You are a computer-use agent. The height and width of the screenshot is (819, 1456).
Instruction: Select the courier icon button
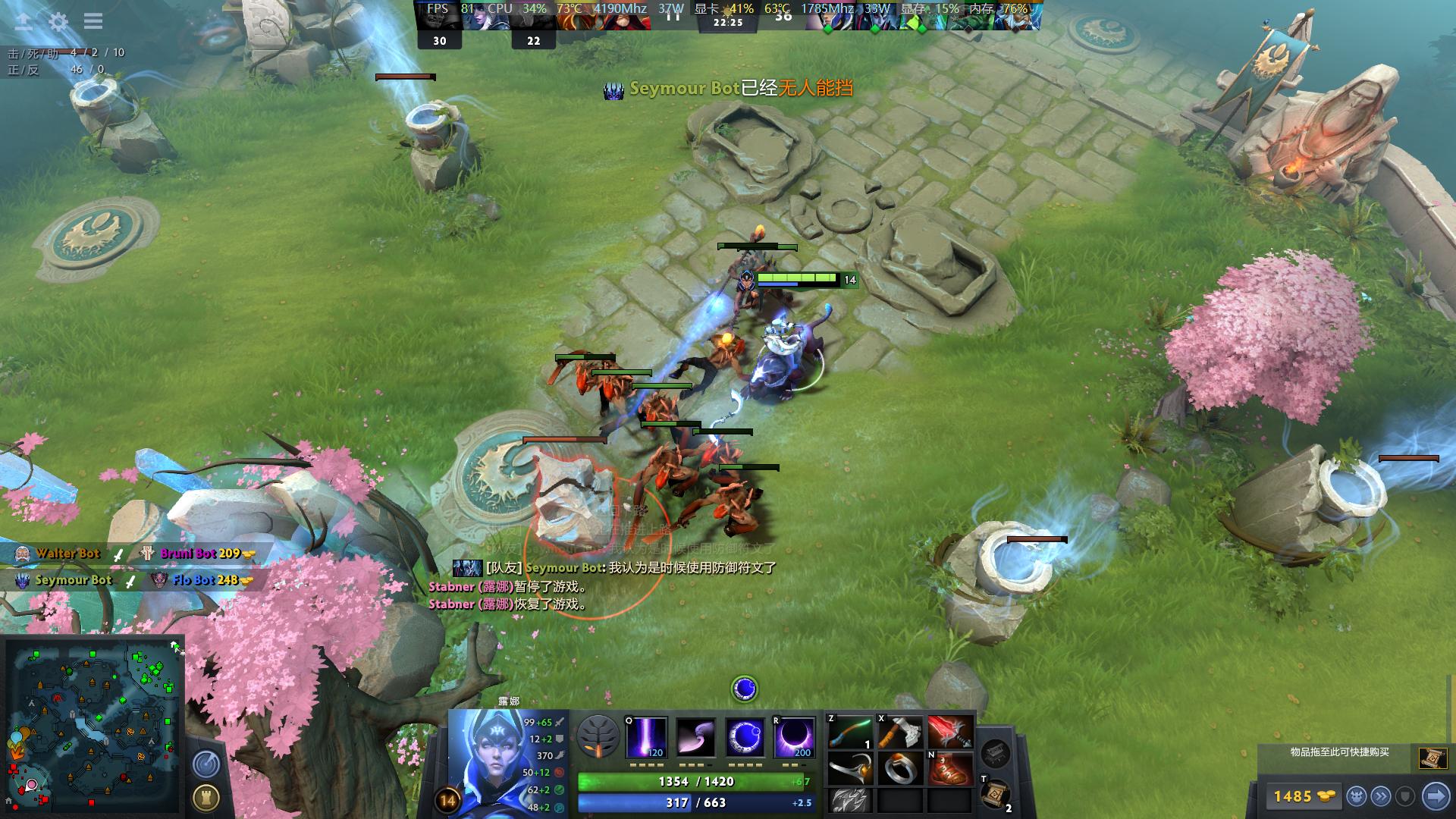1357,796
